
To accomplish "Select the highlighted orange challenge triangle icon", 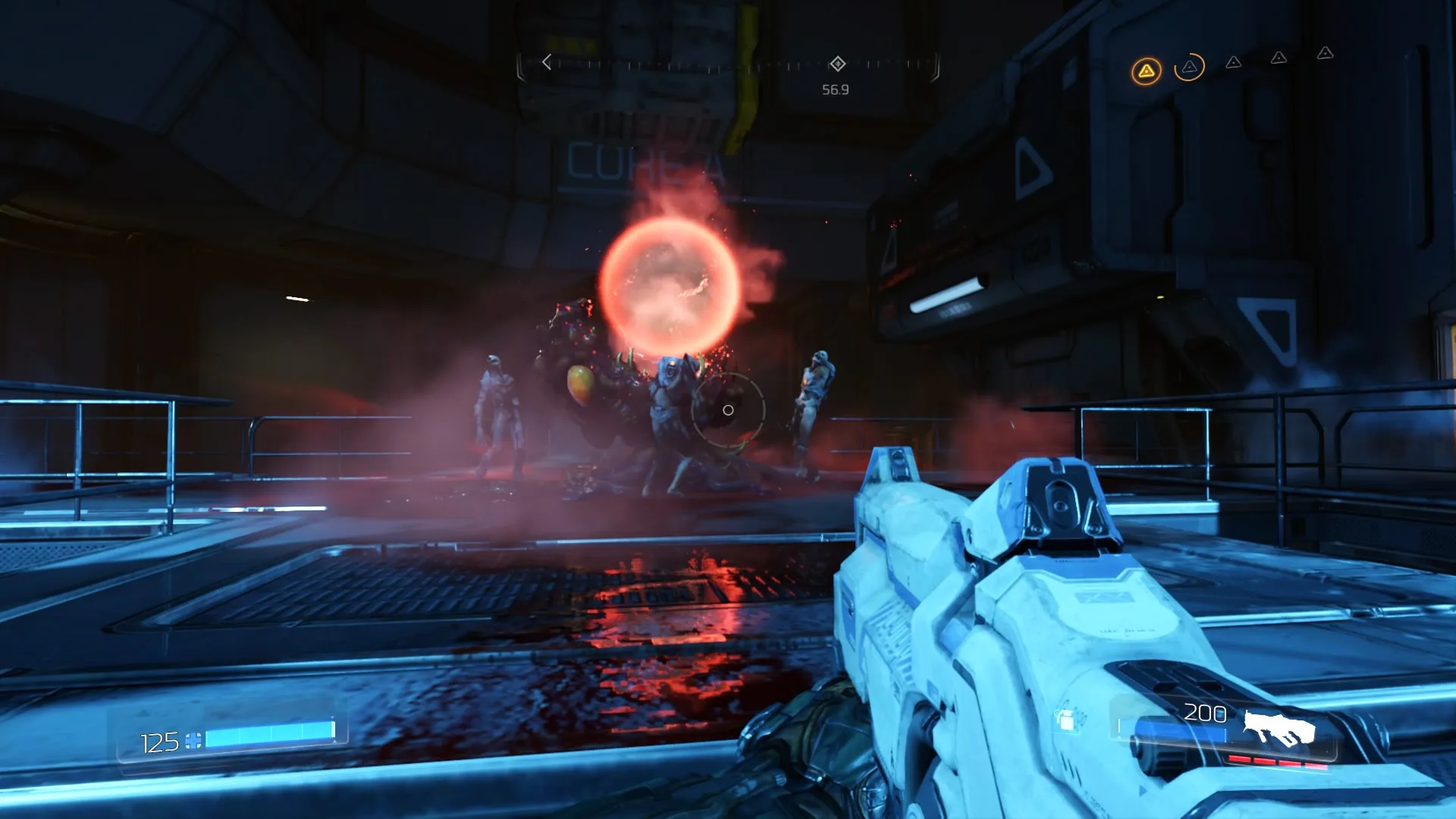I will click(1147, 69).
